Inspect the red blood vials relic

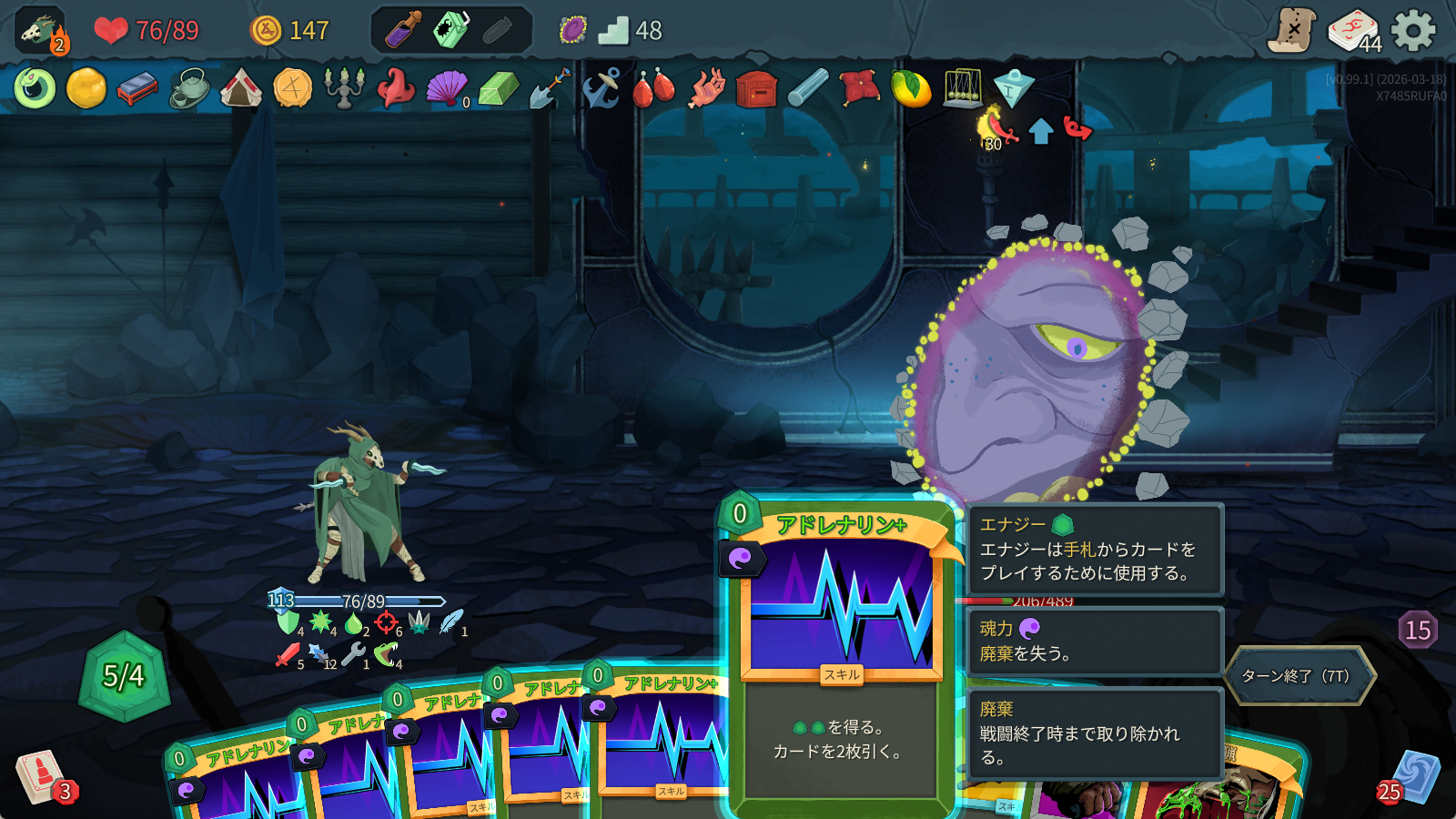pyautogui.click(x=652, y=89)
